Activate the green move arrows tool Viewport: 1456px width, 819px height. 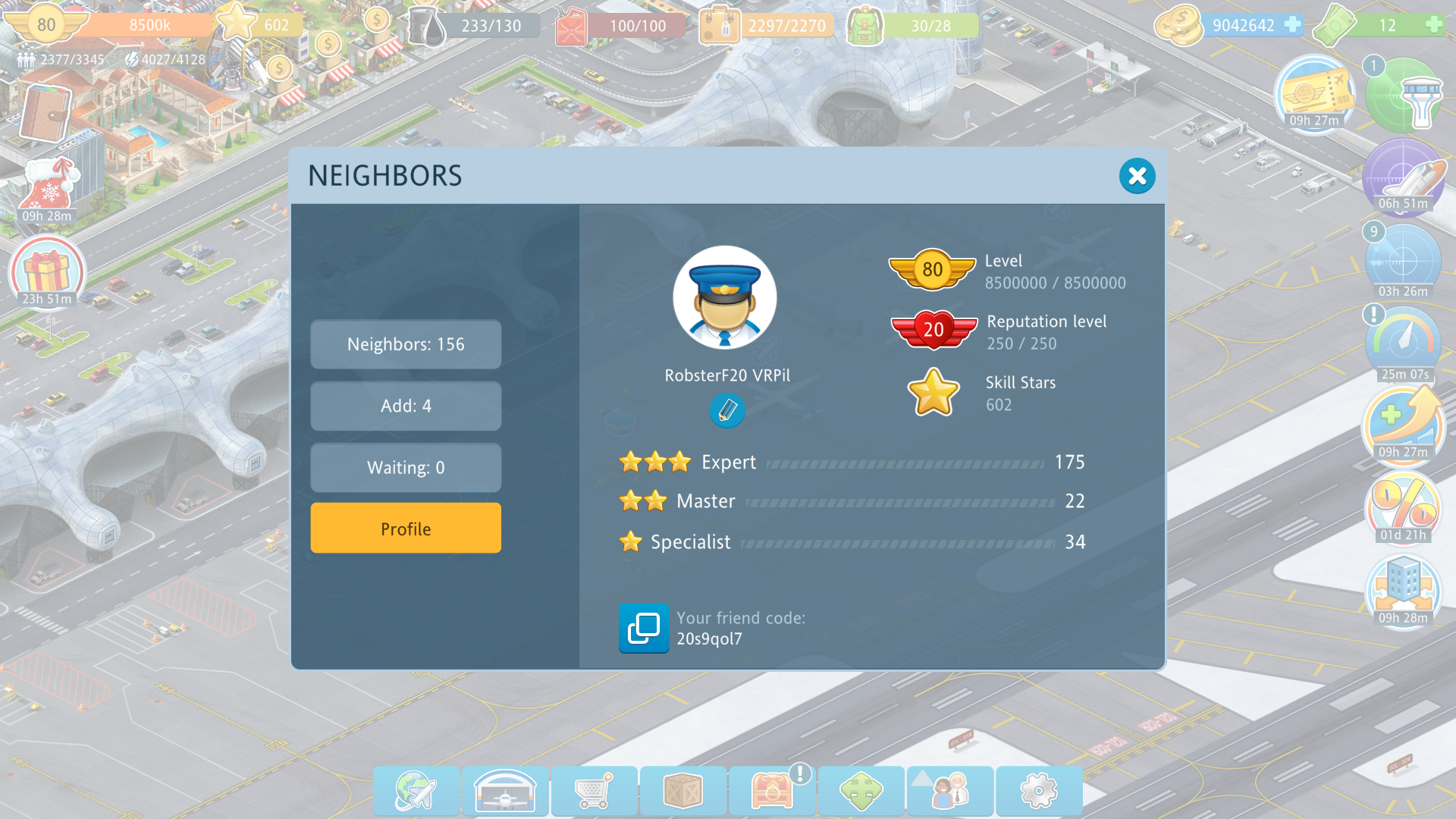point(861,791)
